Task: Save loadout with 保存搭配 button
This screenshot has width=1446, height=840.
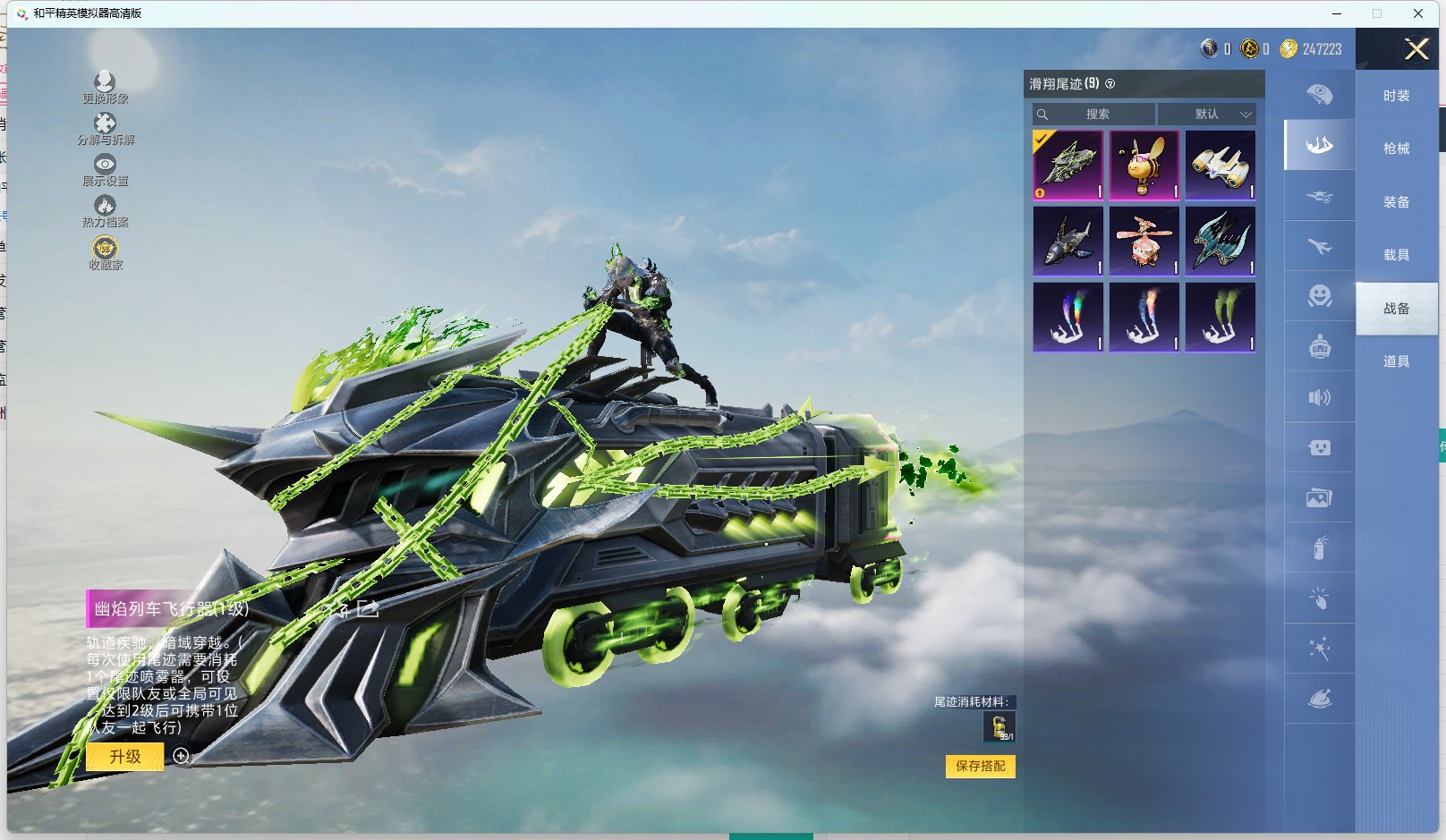Action: click(980, 767)
